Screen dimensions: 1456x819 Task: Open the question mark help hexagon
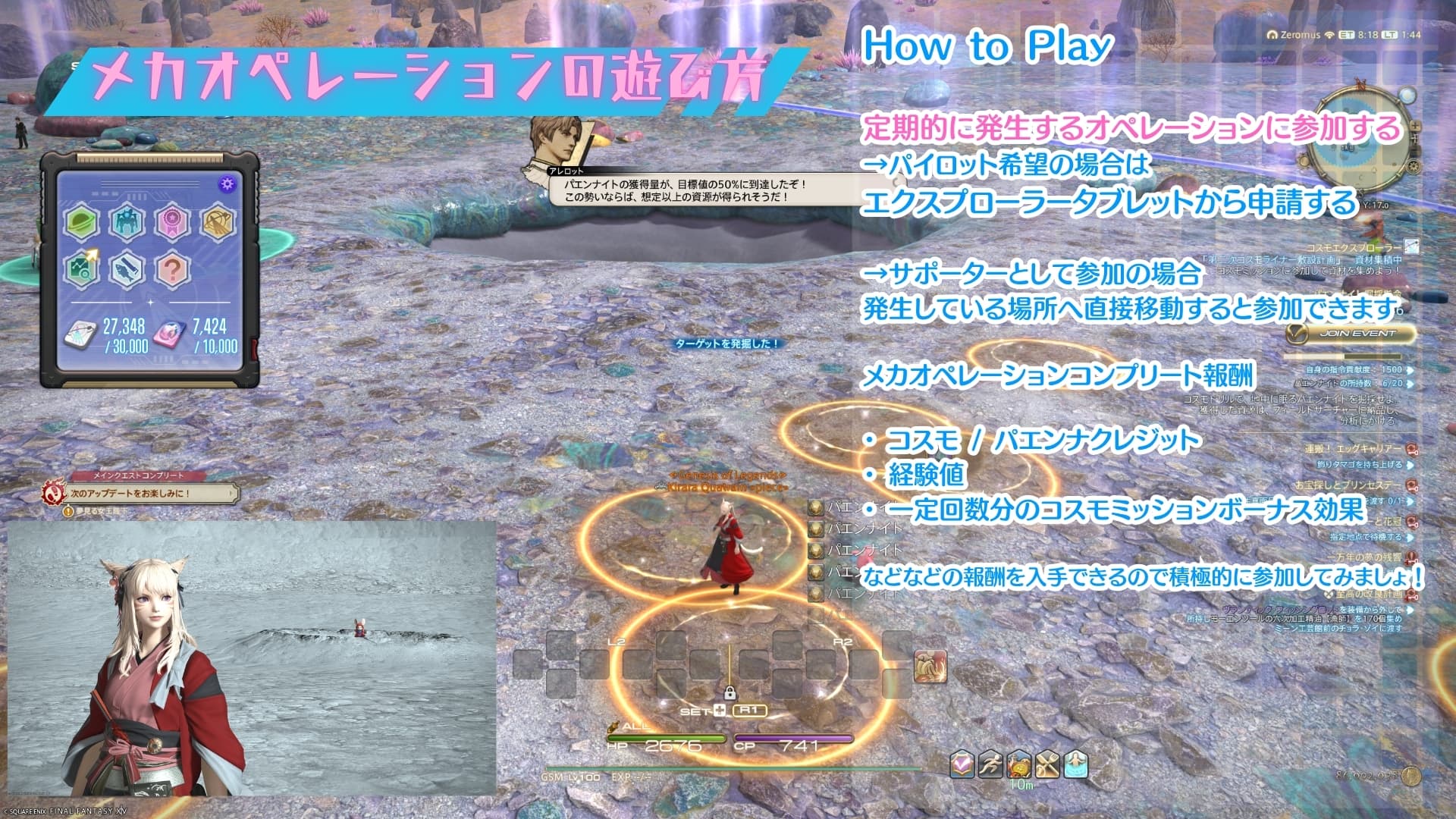tap(172, 269)
